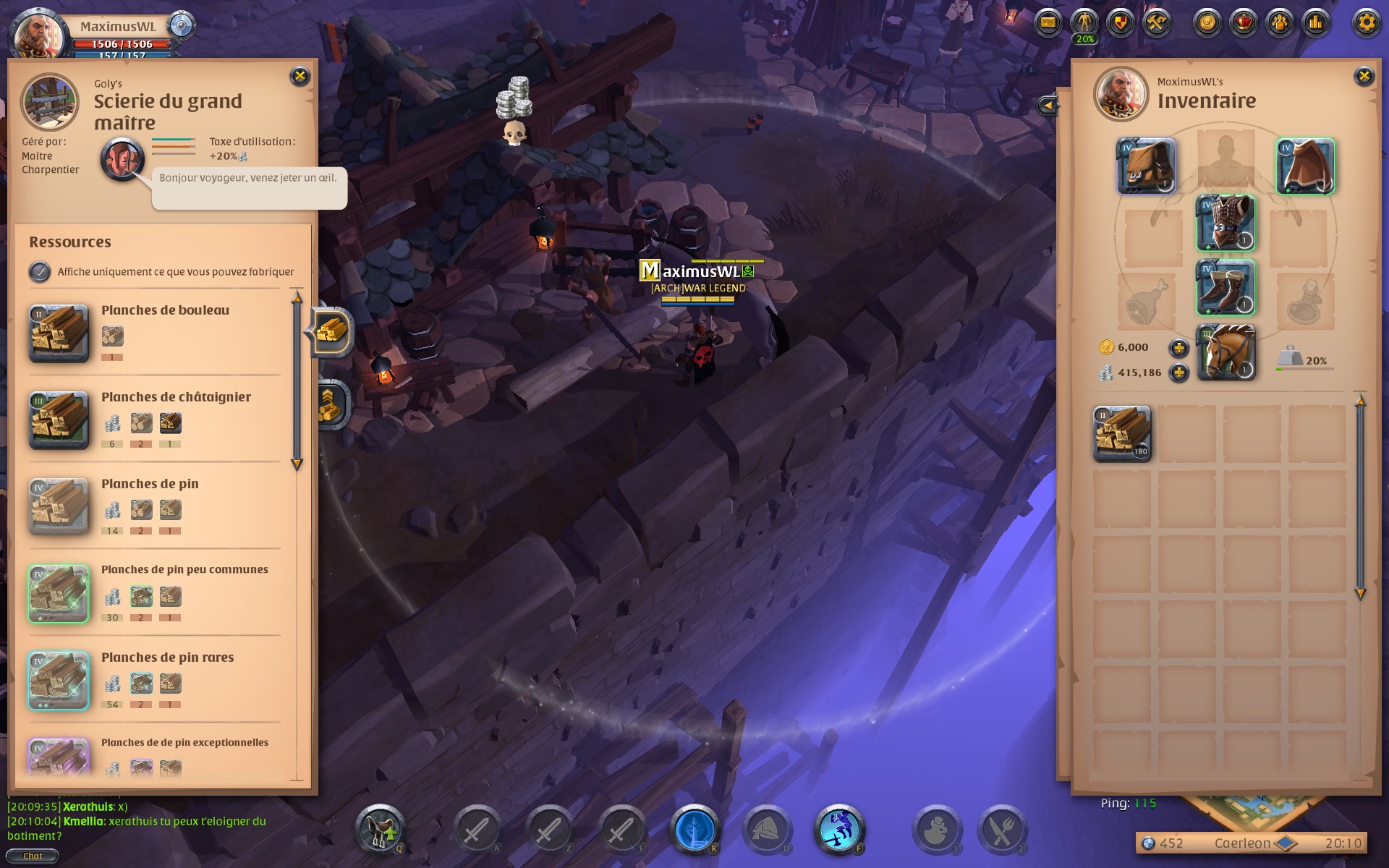Open the mail icon
Image resolution: width=1389 pixels, height=868 pixels.
[x=1048, y=22]
